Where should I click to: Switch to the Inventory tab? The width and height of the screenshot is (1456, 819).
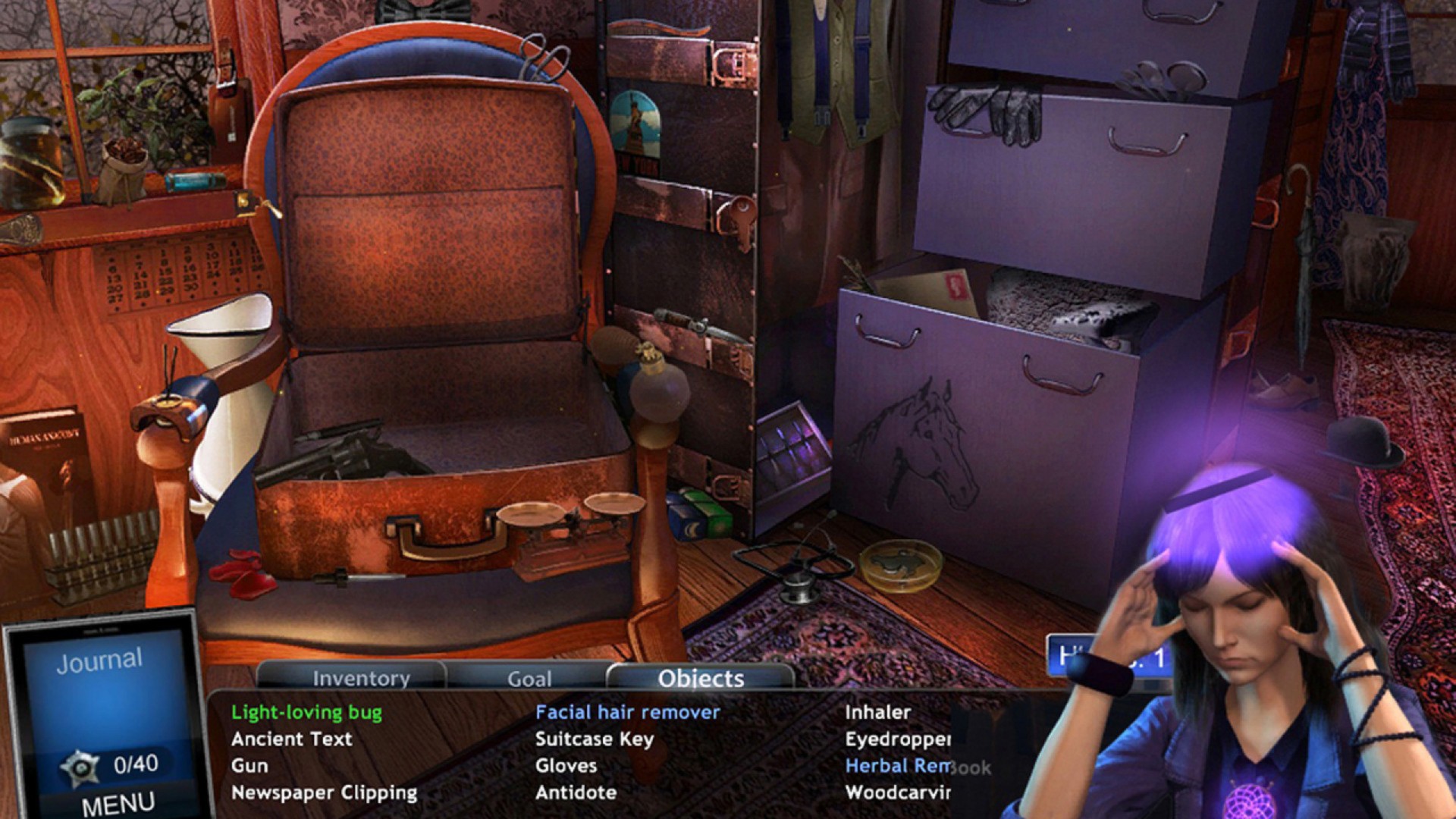(361, 678)
